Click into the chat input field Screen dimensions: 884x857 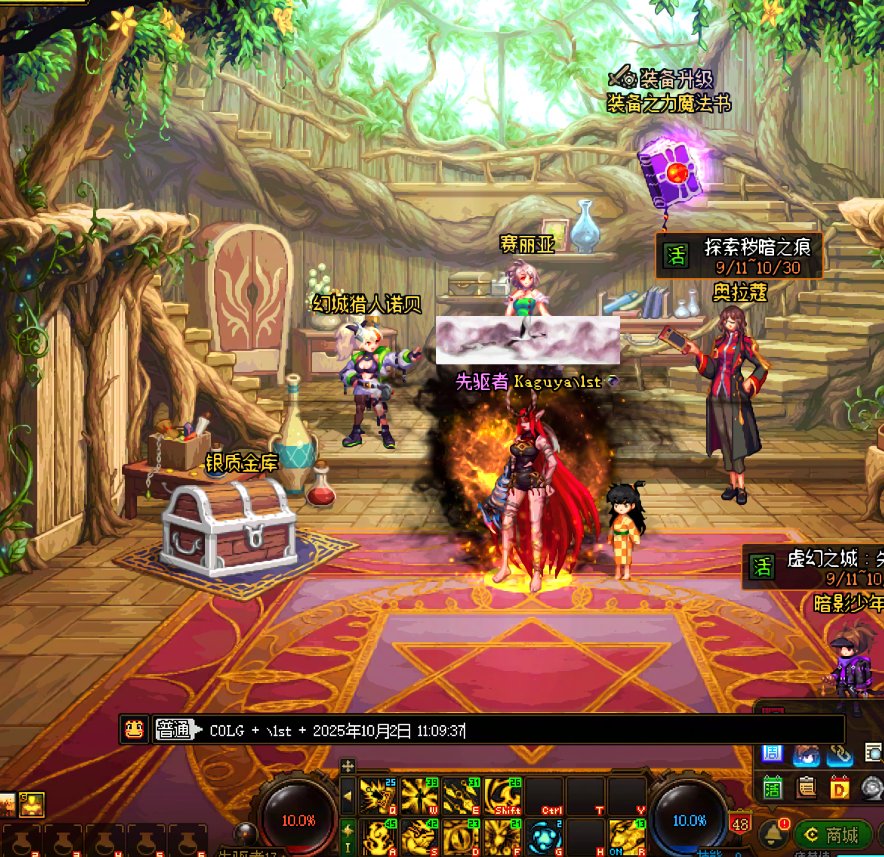520,730
